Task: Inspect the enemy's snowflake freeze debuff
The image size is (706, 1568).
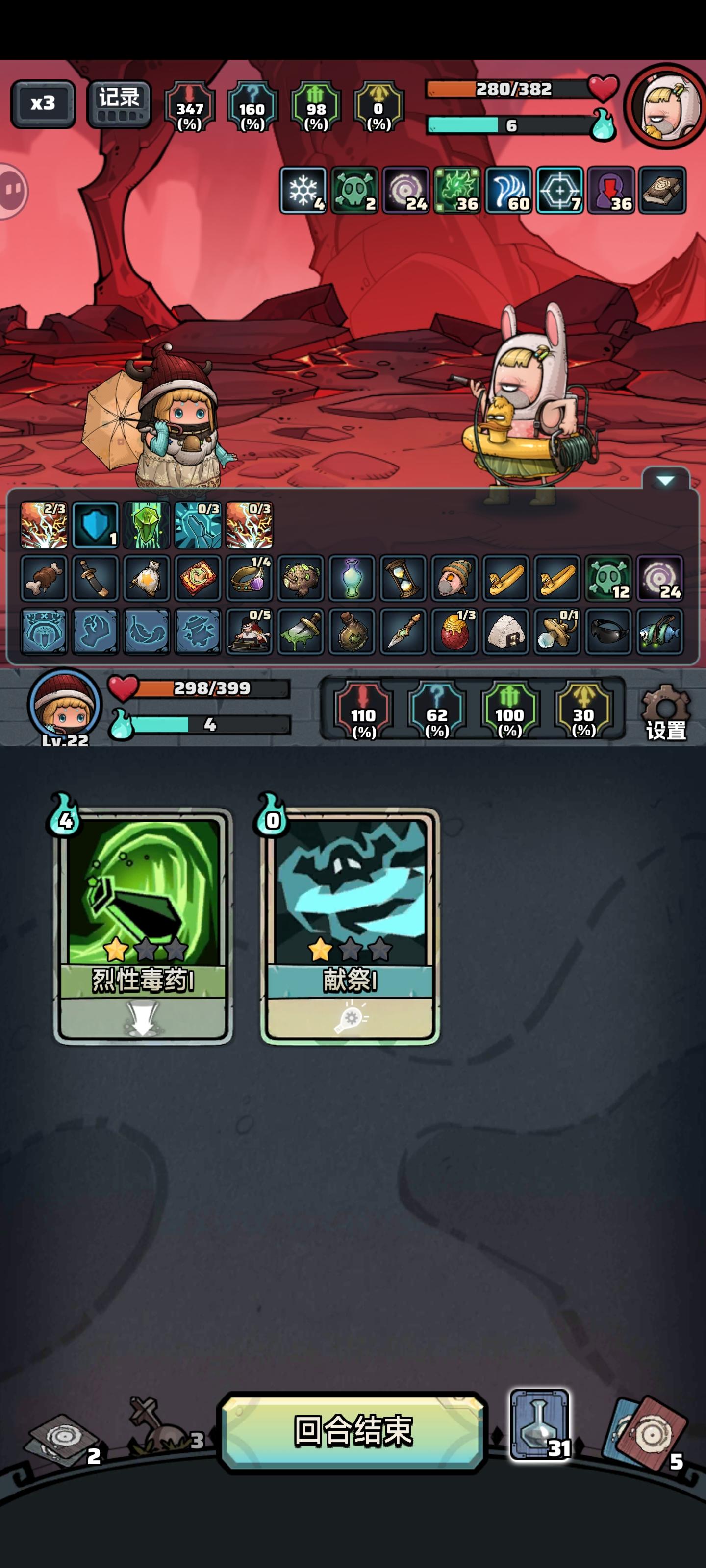Action: pyautogui.click(x=303, y=189)
